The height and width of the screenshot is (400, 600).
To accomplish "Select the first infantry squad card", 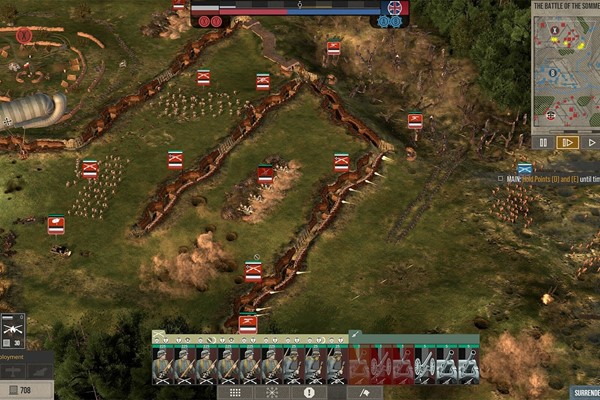I will tap(163, 366).
